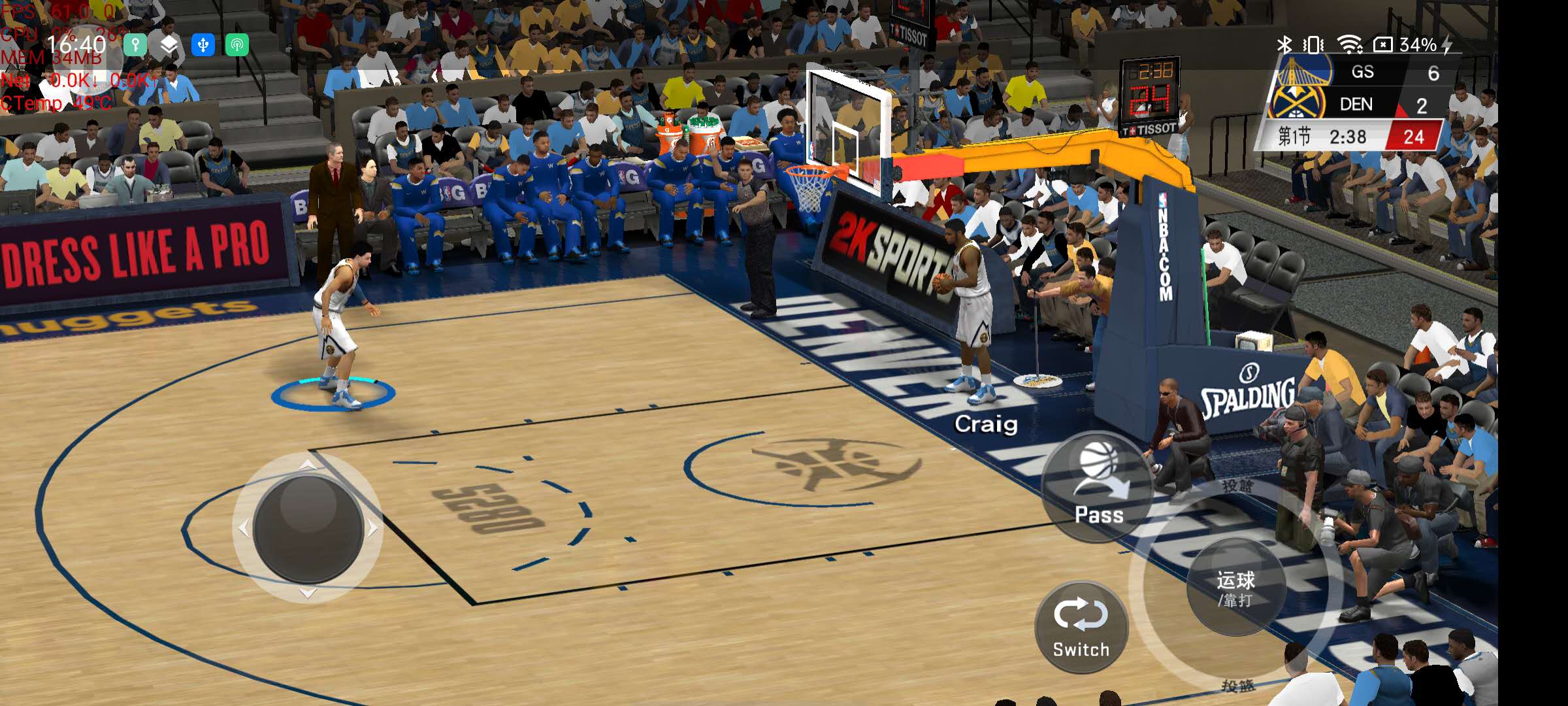Tap the joystick's right arrow
The height and width of the screenshot is (706, 1568).
tap(372, 528)
